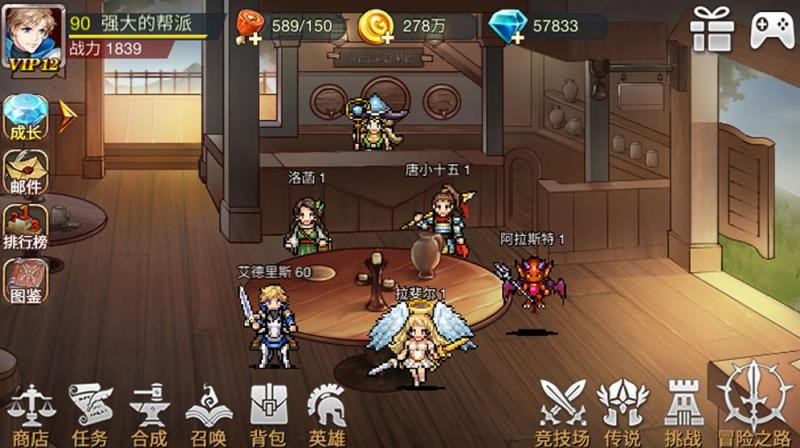Expand the orange arrow side panel
Screen dimensions: 800x448
click(68, 117)
